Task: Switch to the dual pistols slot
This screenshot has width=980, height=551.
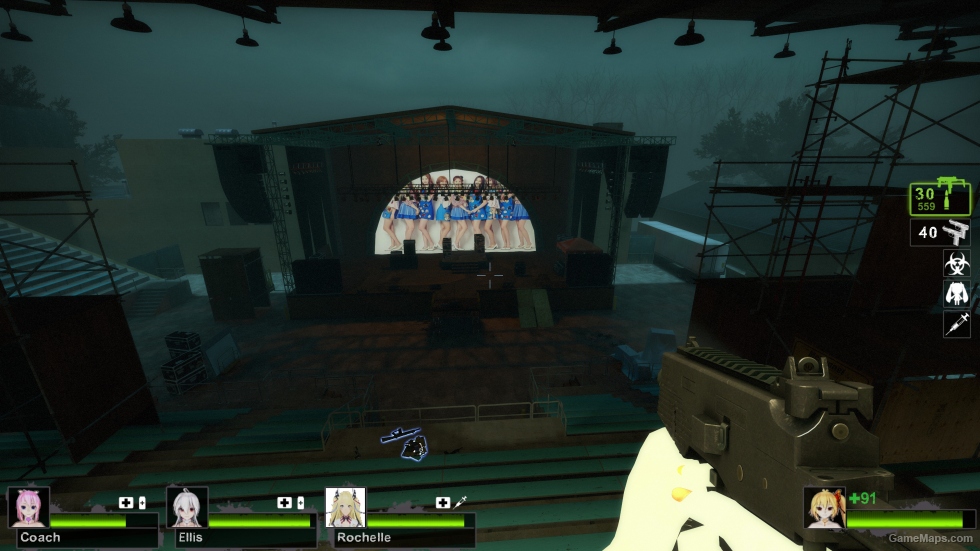Action: [x=940, y=233]
